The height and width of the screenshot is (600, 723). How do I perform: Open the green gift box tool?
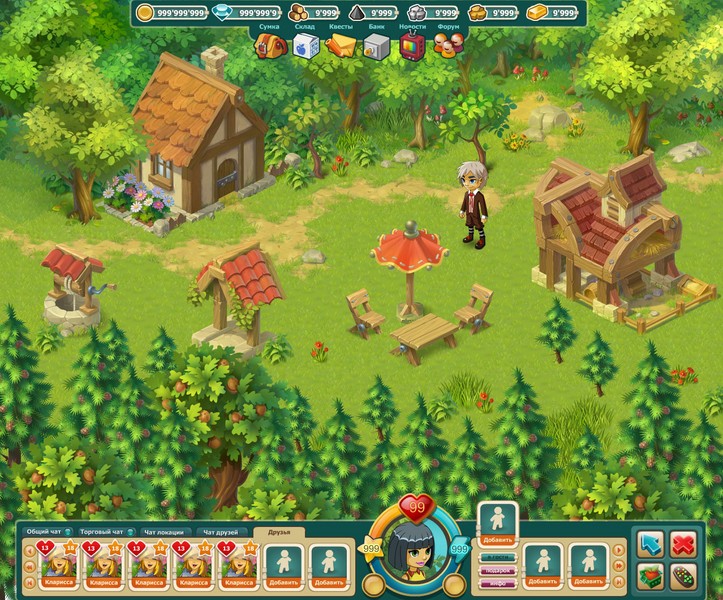tap(651, 577)
